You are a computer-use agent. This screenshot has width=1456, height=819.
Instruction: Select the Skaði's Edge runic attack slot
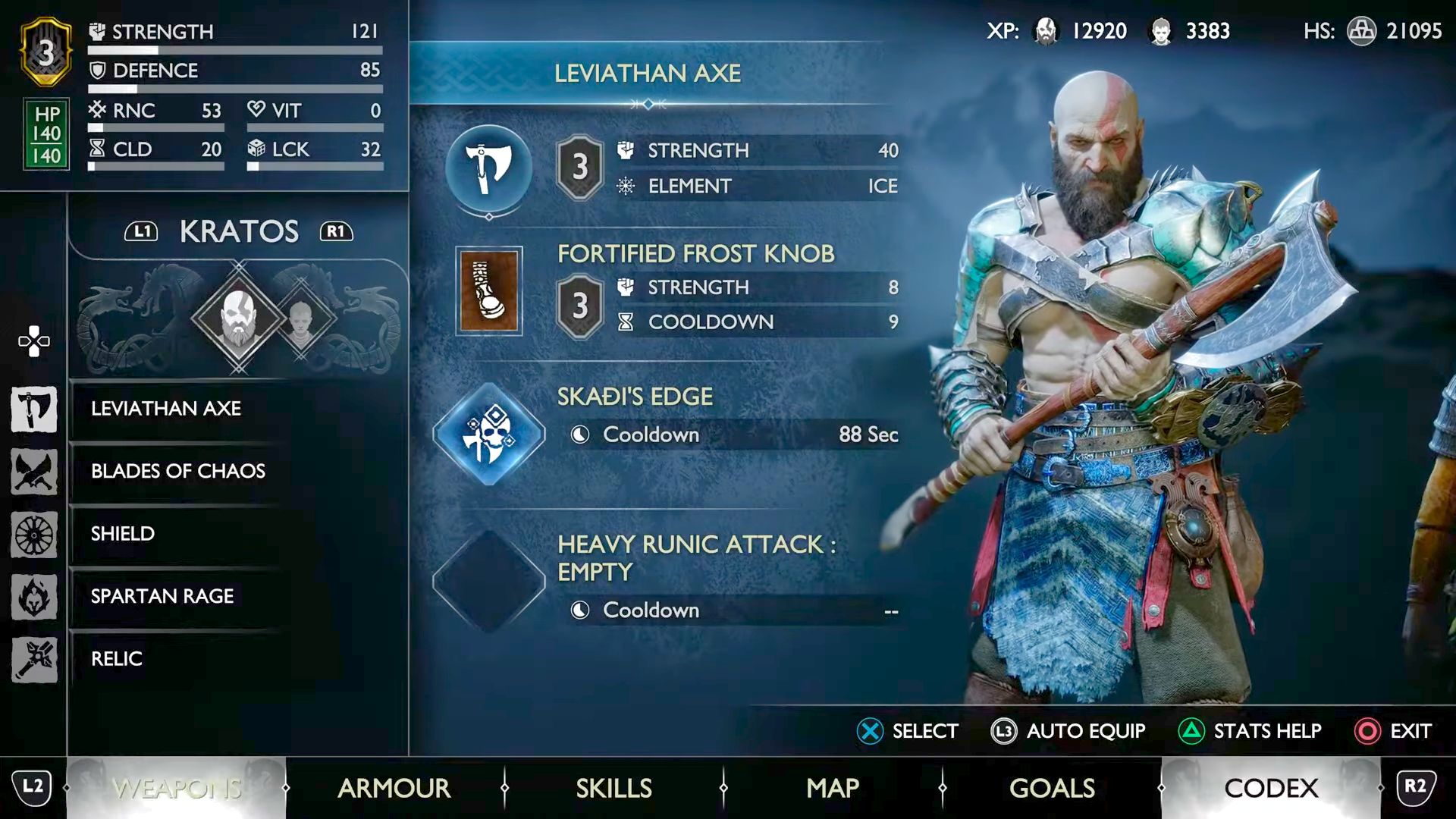489,435
